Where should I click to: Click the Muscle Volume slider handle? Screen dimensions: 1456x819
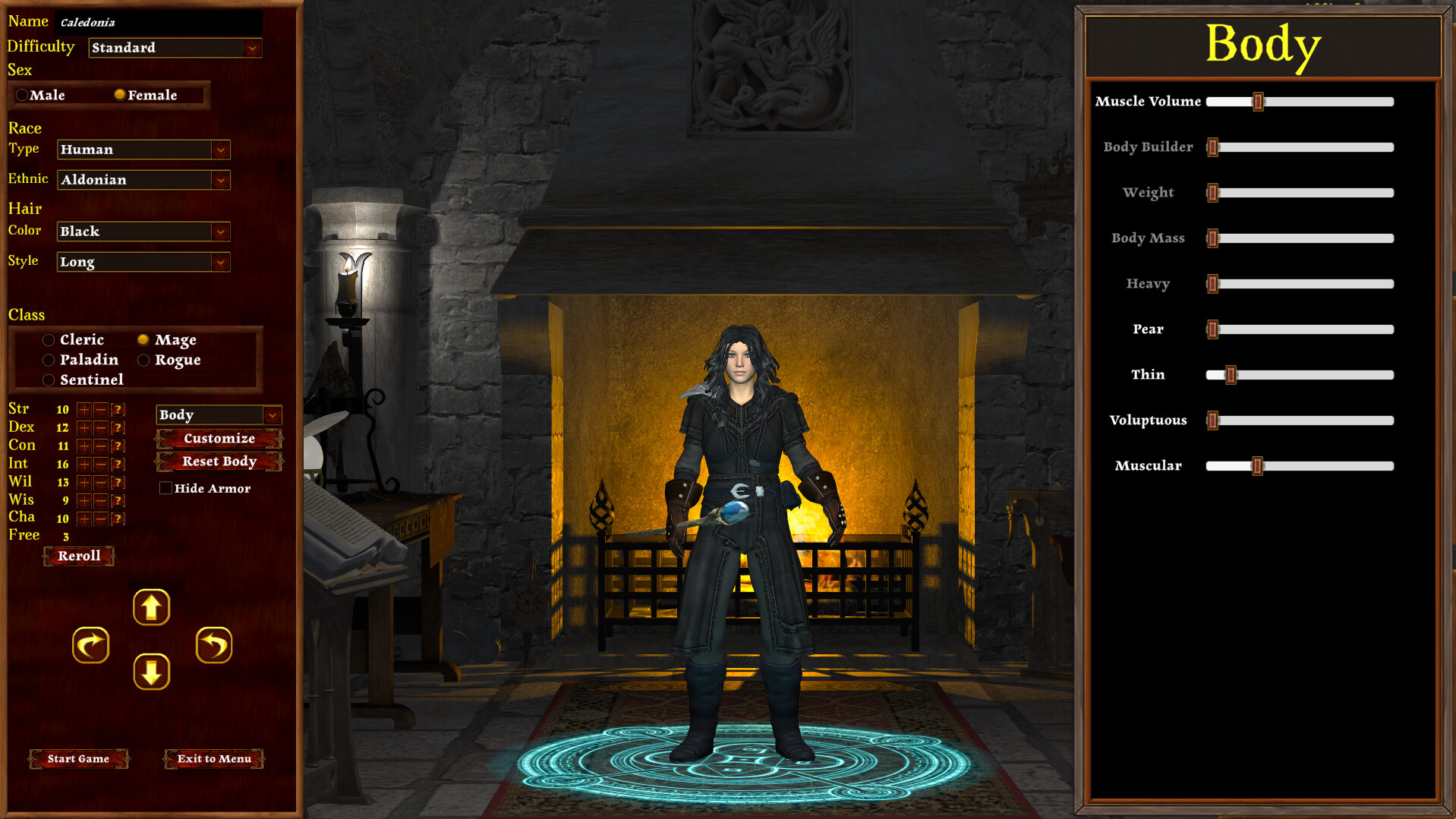(x=1258, y=102)
